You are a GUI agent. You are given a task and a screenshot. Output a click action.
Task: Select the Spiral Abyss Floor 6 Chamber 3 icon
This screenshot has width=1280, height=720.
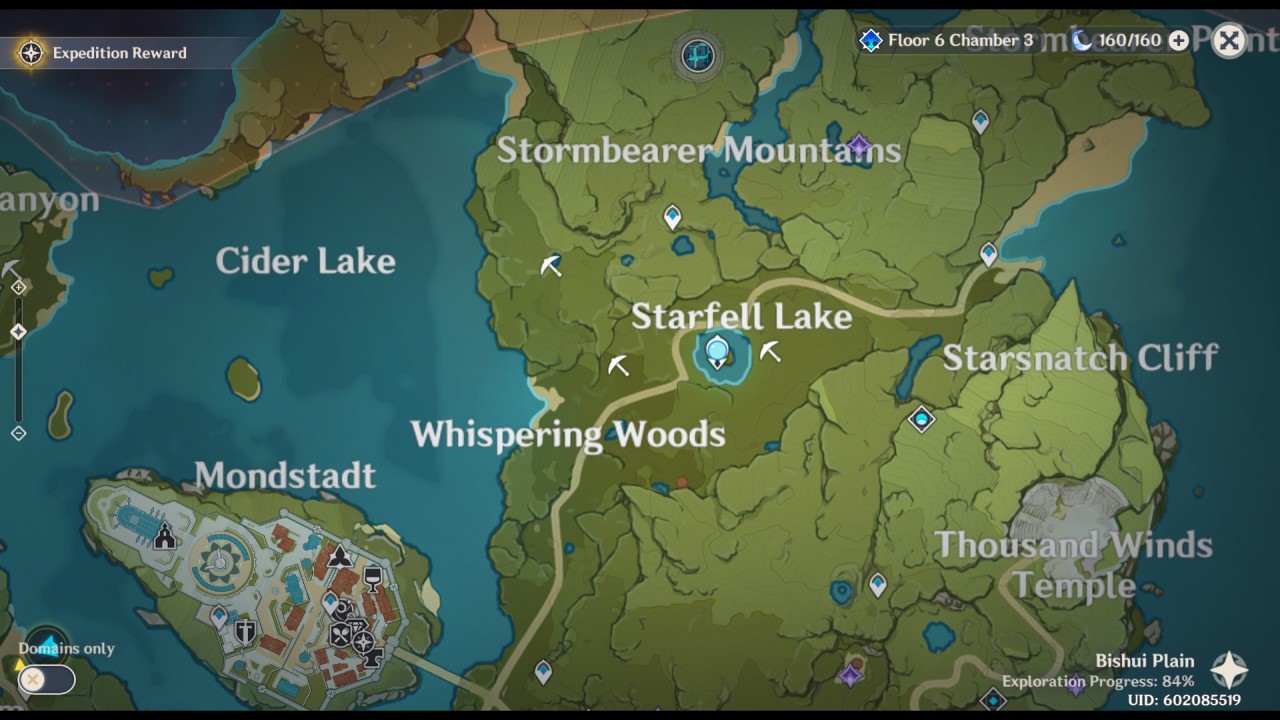tap(869, 42)
